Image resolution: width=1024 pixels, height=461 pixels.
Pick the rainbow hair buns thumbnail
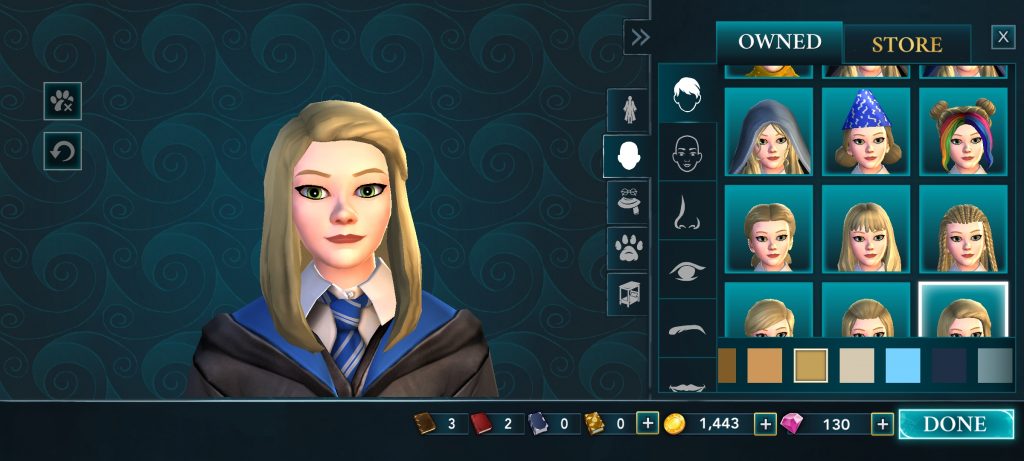[x=963, y=131]
